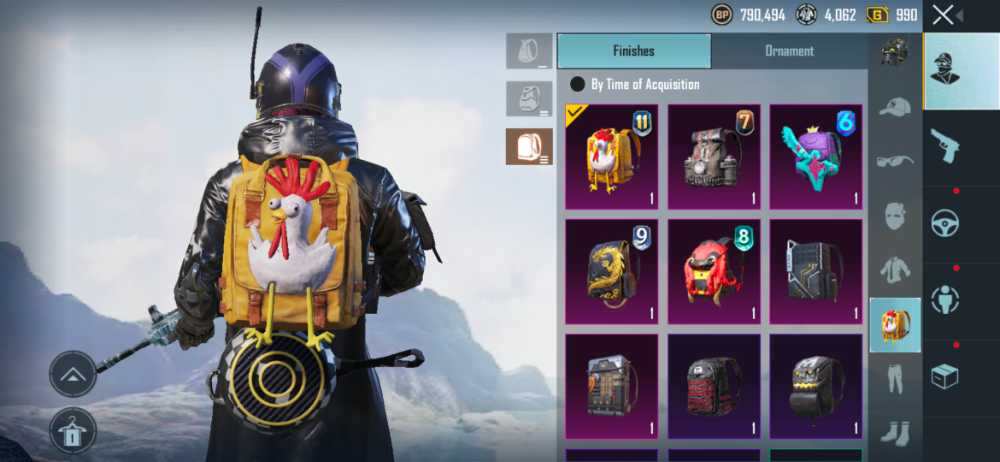Open the vehicle steering wheel section
The height and width of the screenshot is (462, 1000).
(x=945, y=224)
